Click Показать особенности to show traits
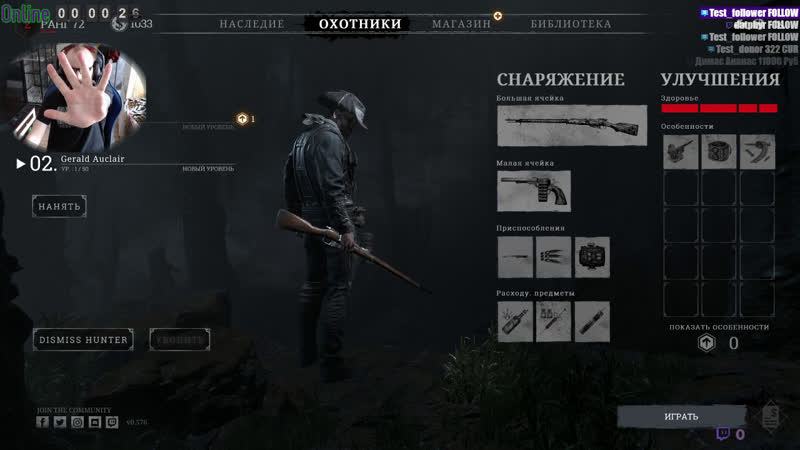This screenshot has width=800, height=450. pyautogui.click(x=719, y=327)
